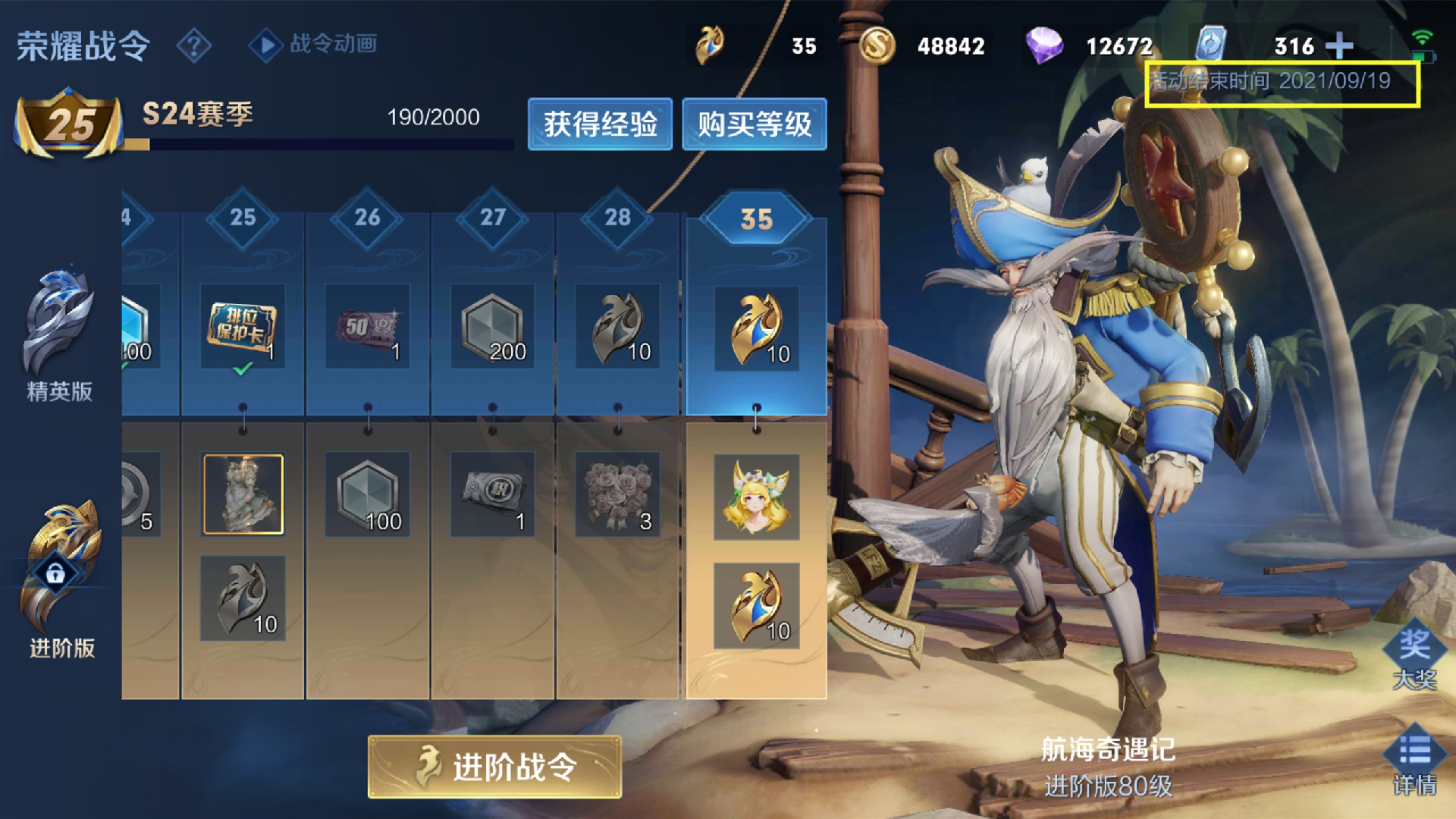Click the 获得经验 button

(x=600, y=124)
